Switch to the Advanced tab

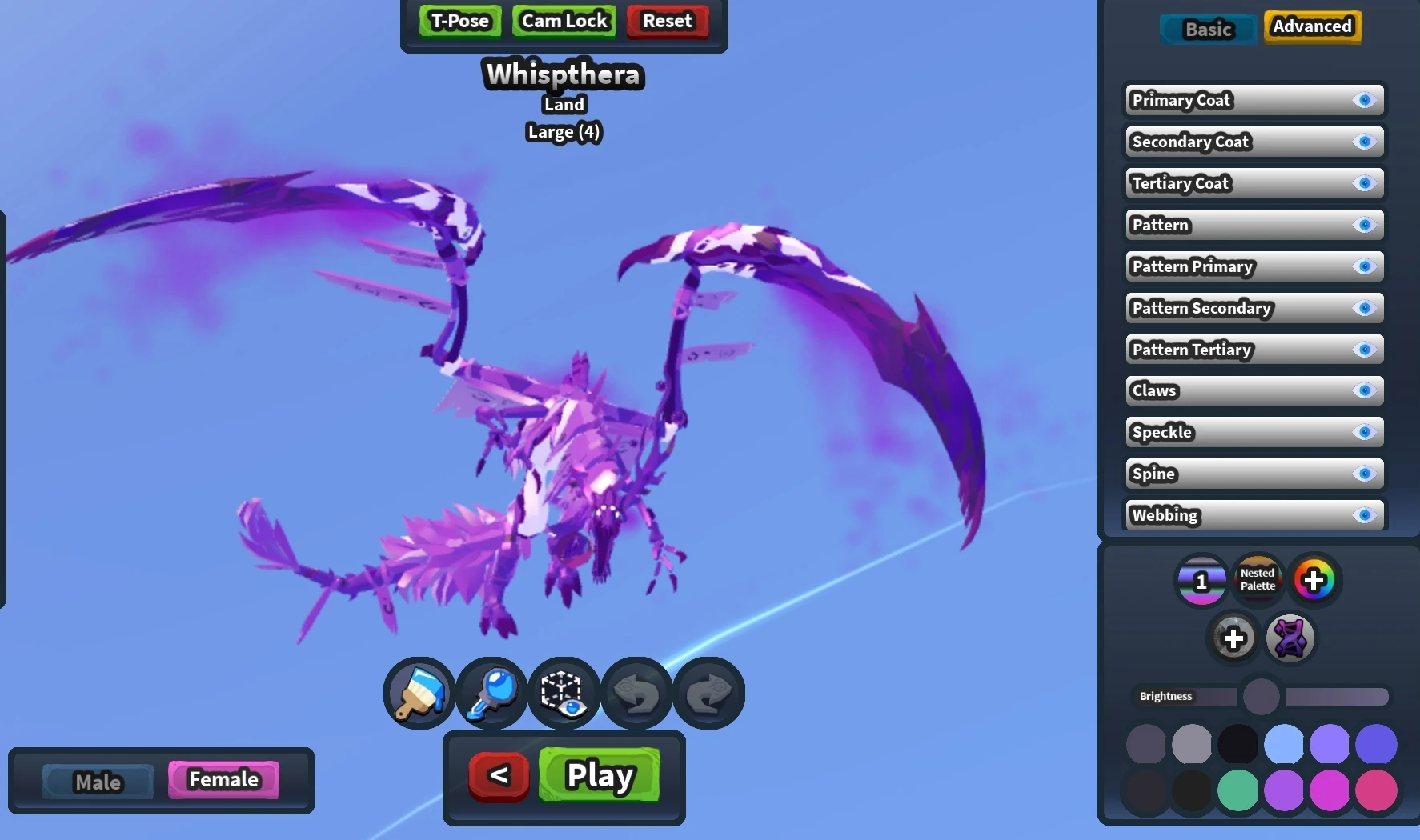pos(1312,26)
